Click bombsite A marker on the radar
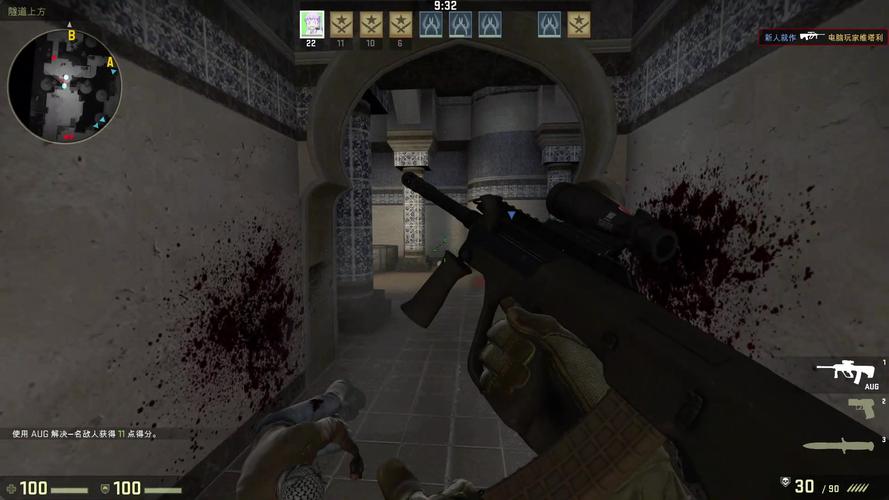 pyautogui.click(x=110, y=62)
